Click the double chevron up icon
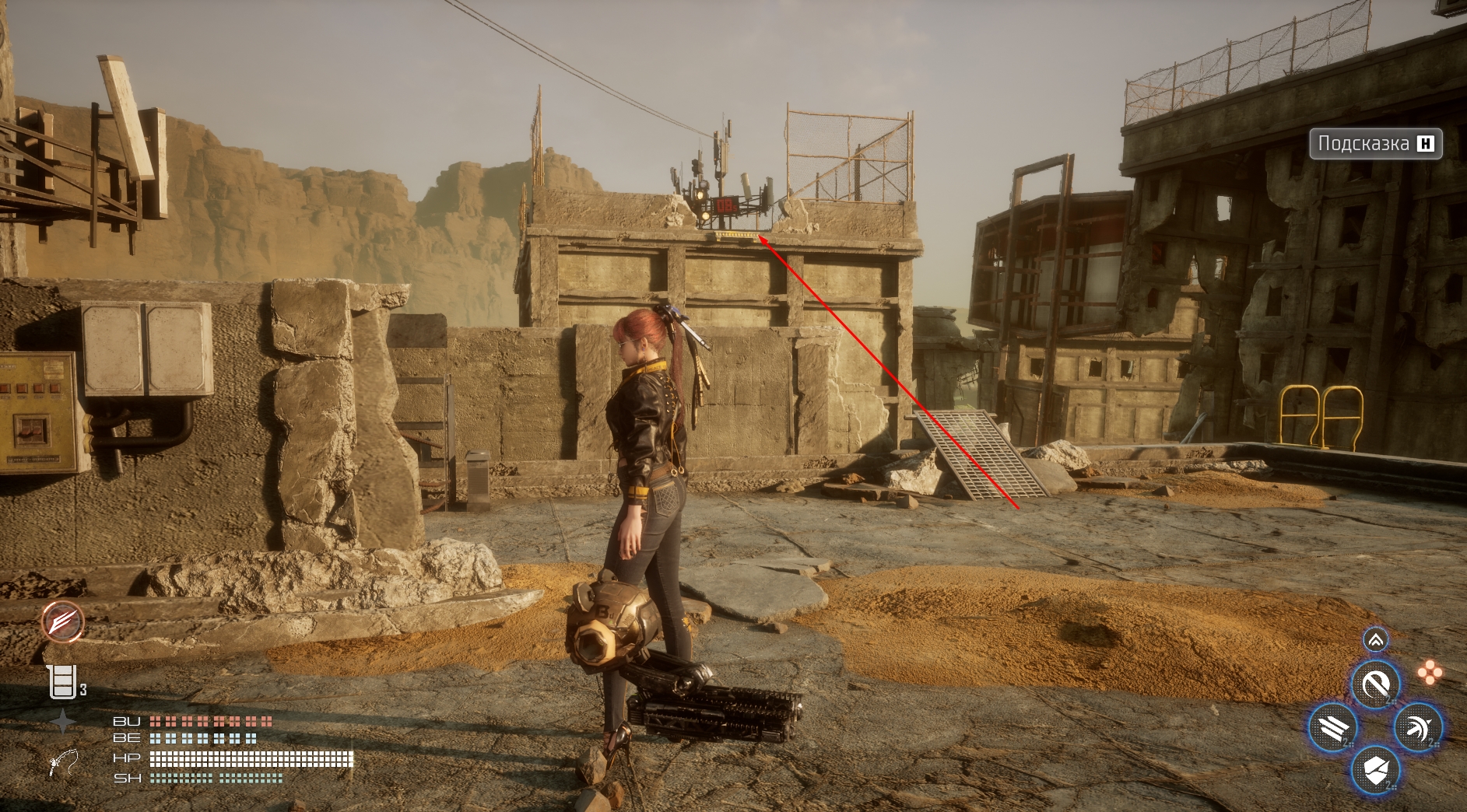 (1375, 640)
